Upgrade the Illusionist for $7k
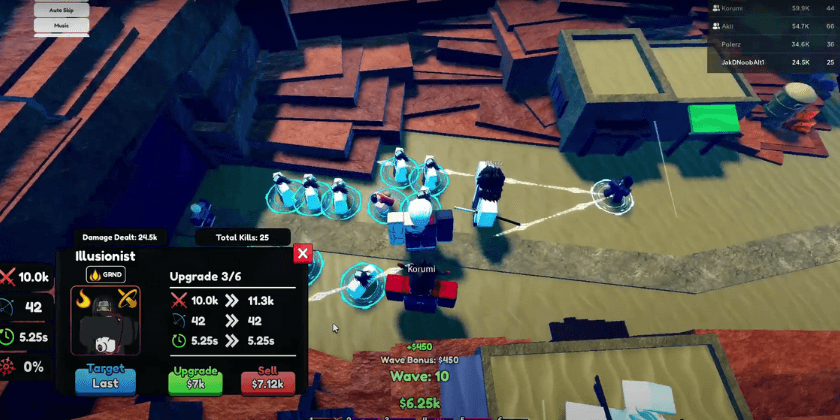The width and height of the screenshot is (840, 420). click(x=194, y=381)
